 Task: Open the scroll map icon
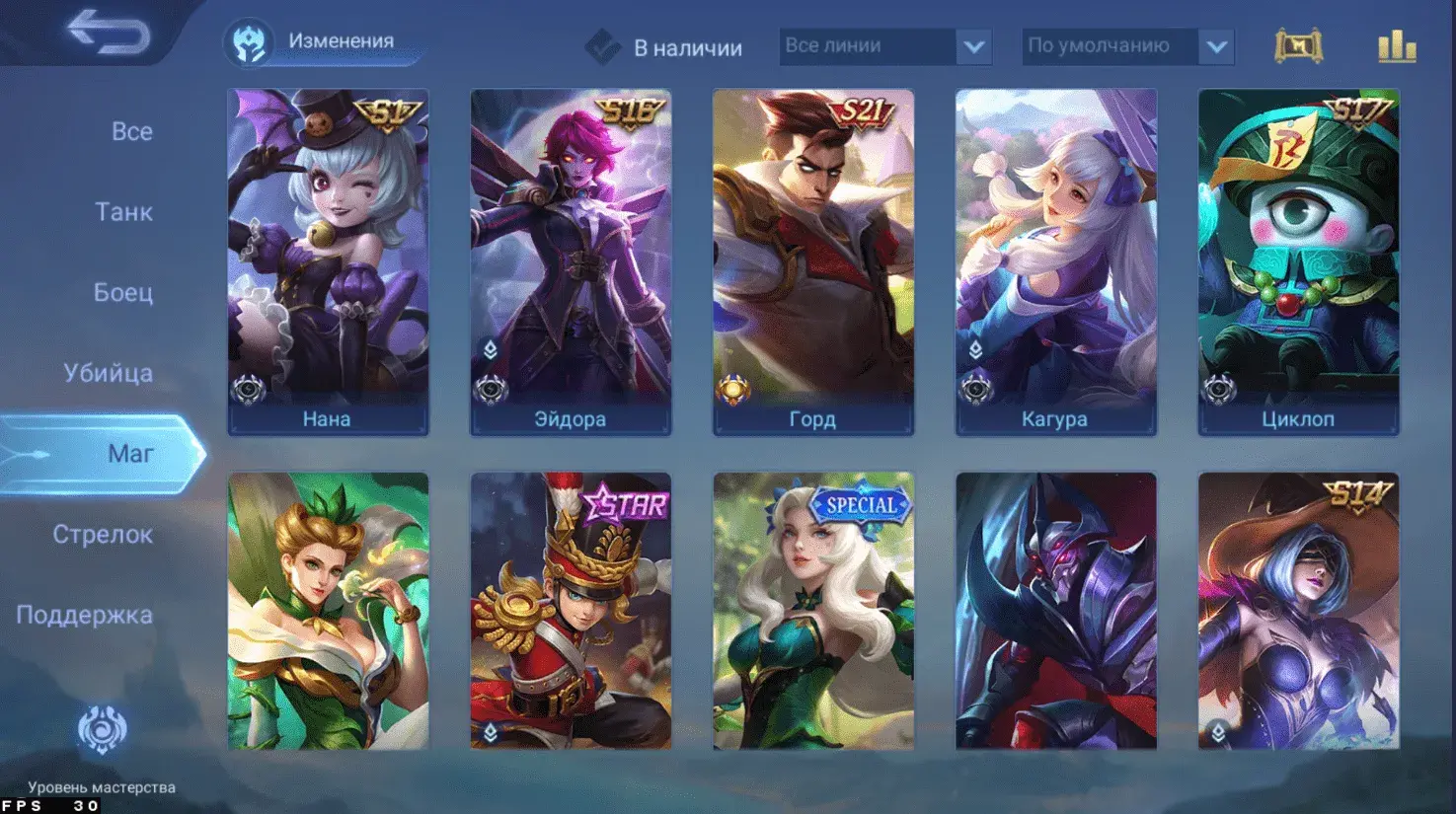pos(1298,46)
